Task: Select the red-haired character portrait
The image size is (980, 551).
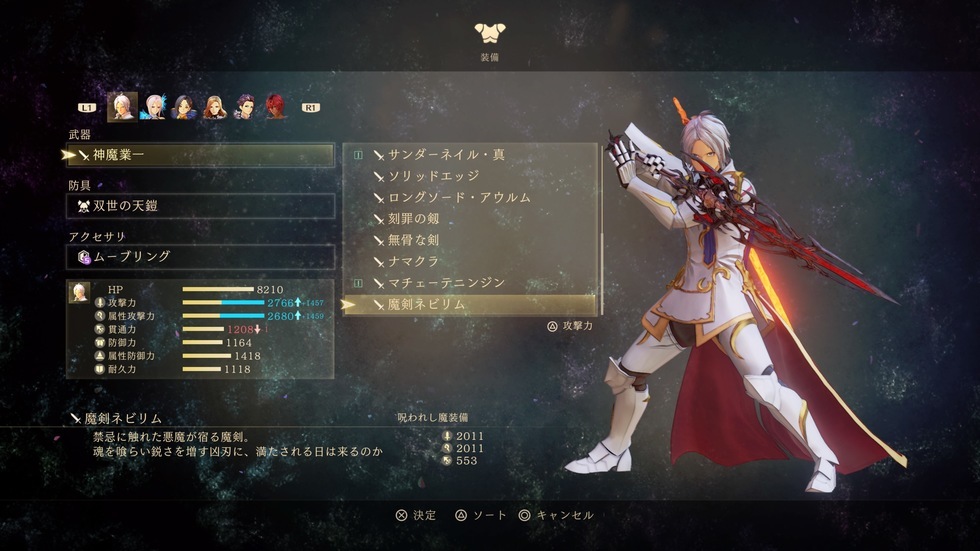Action: 275,107
